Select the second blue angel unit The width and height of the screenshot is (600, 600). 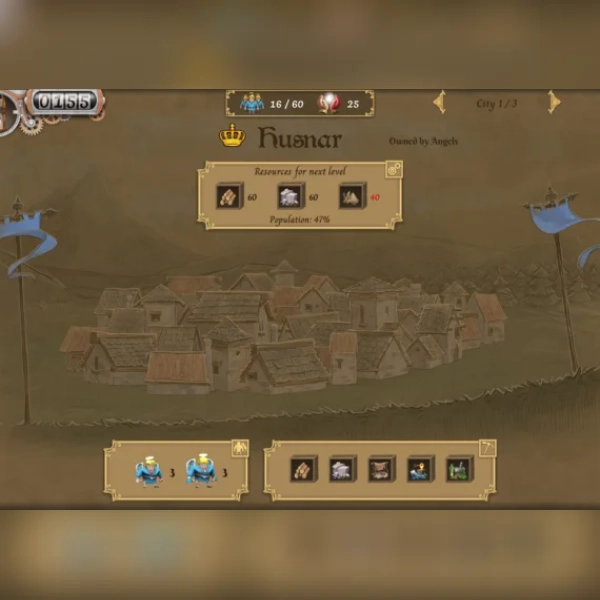(201, 471)
